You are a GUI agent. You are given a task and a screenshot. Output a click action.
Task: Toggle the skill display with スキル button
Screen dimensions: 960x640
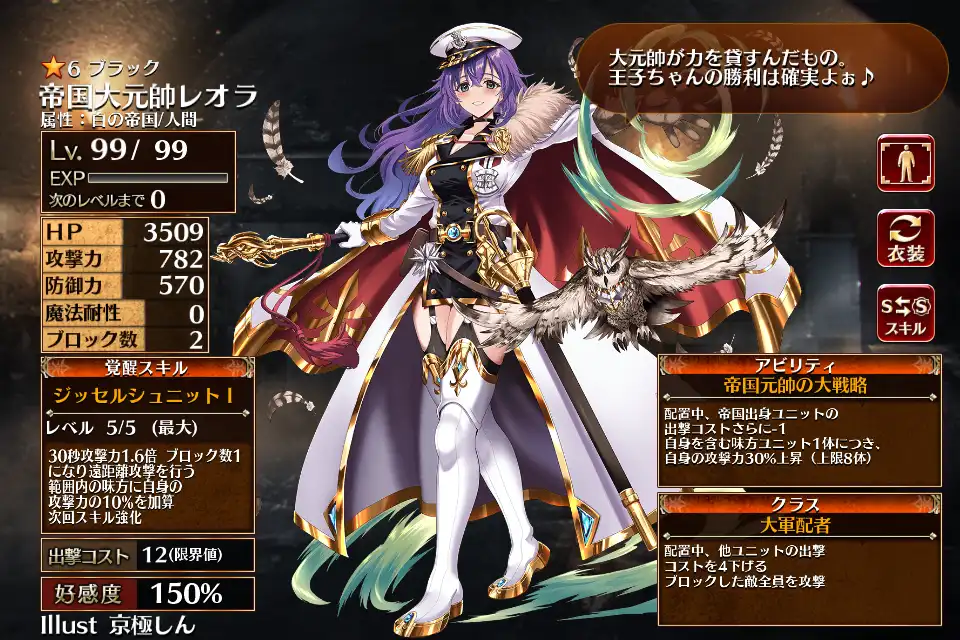(906, 311)
